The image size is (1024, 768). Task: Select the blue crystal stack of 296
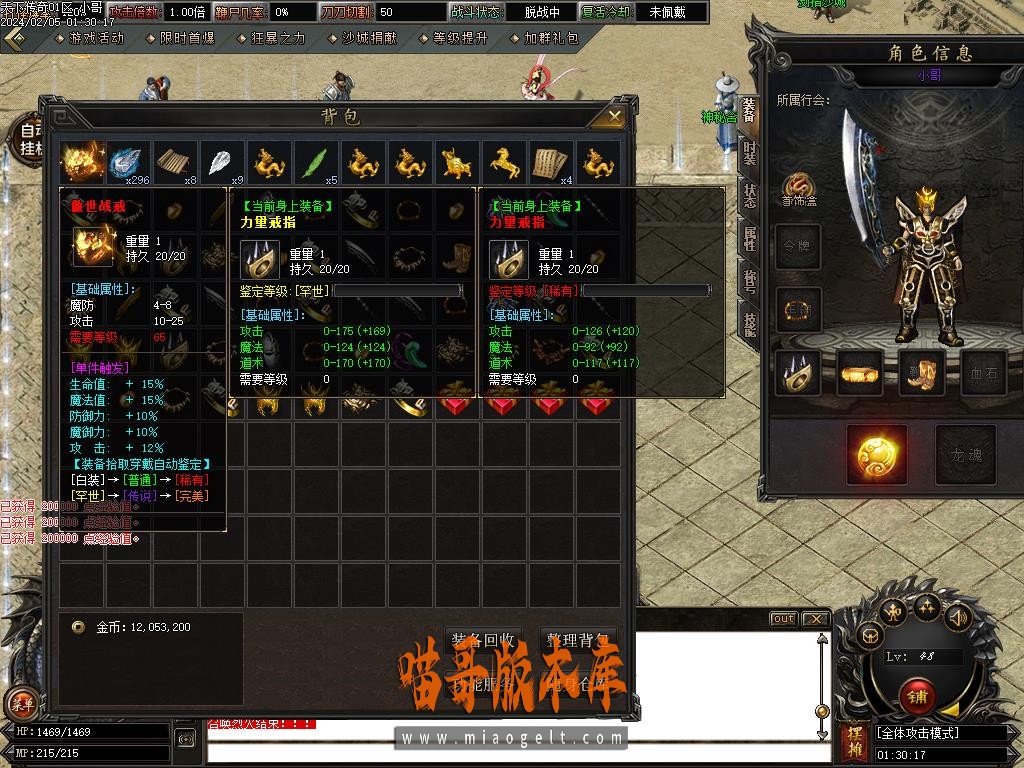tap(129, 162)
